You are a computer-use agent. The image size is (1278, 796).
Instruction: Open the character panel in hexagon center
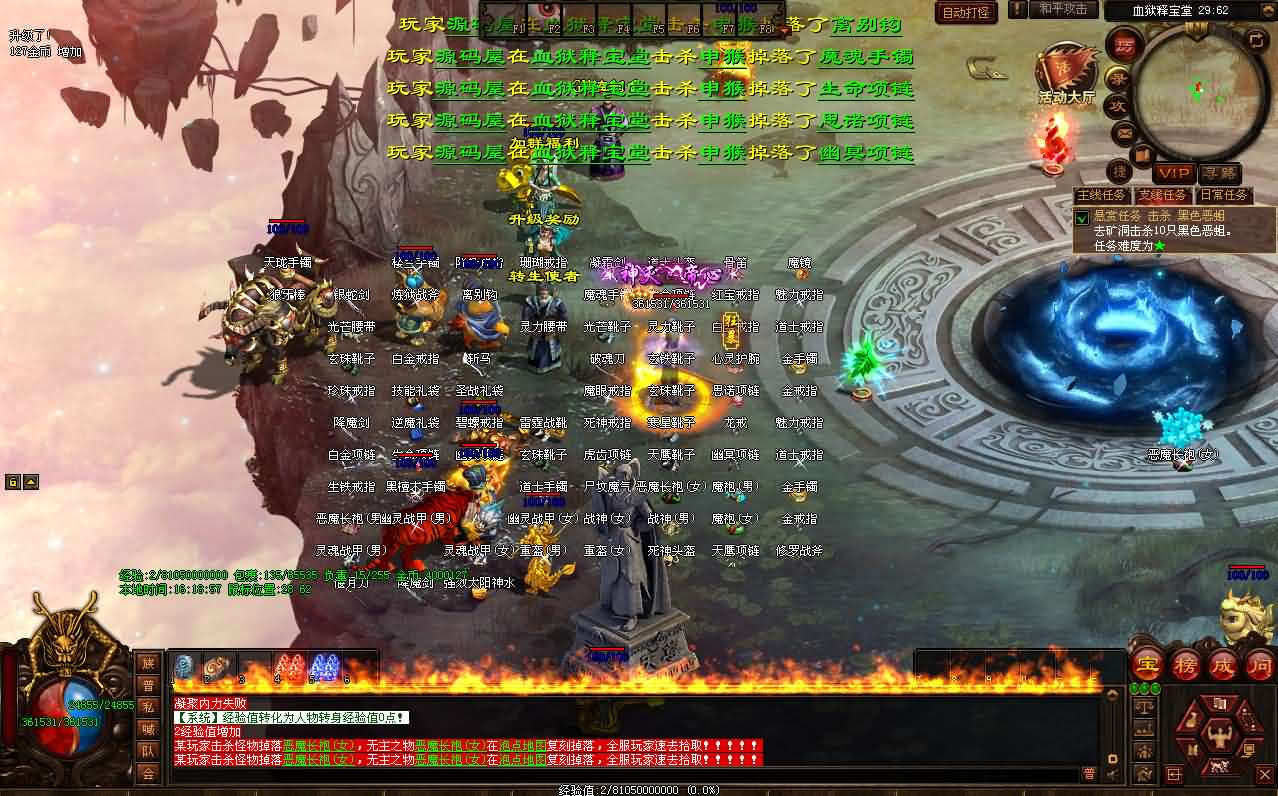point(1219,736)
